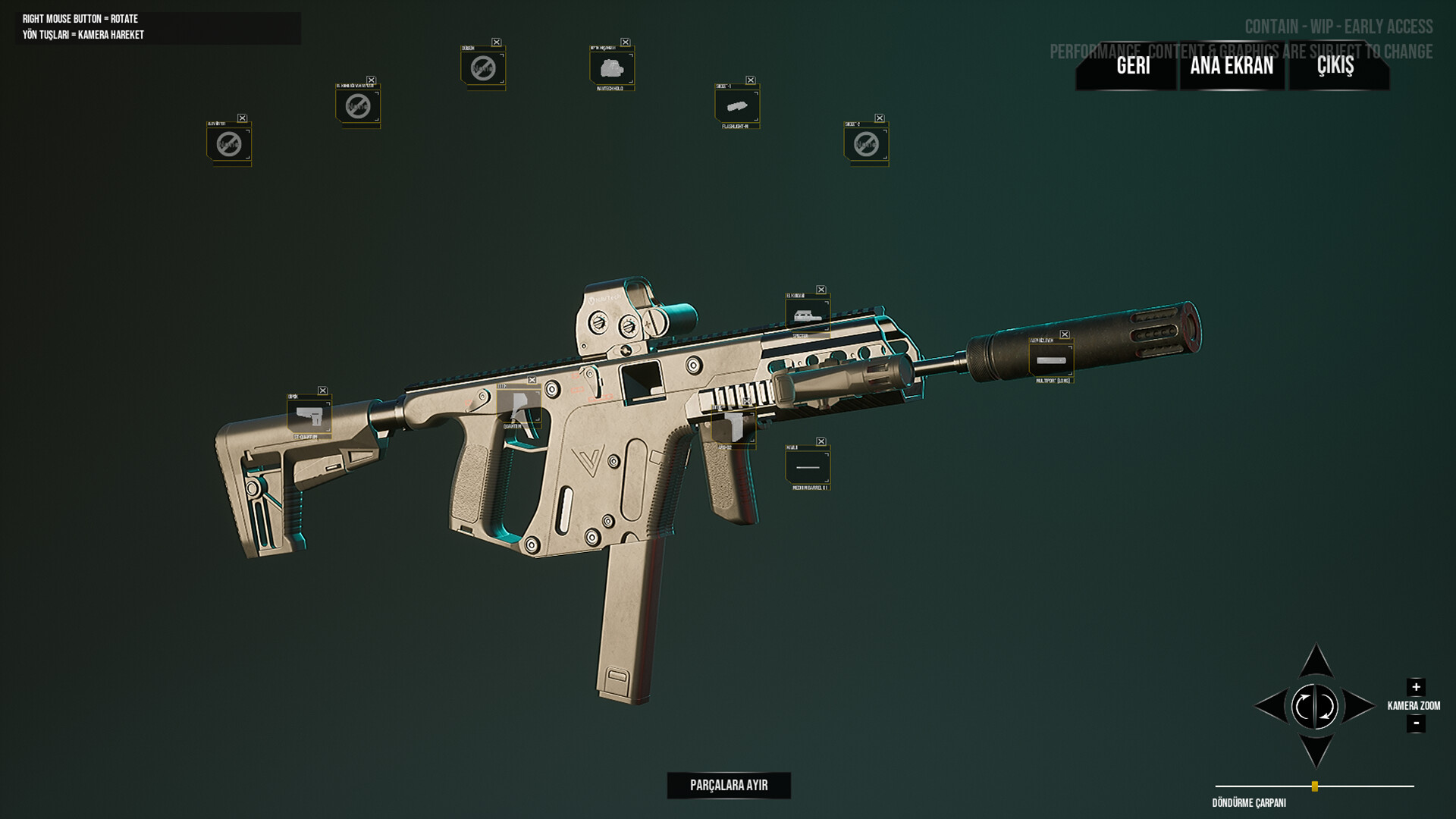Go back with the GERI button
The image size is (1456, 819).
coord(1133,66)
